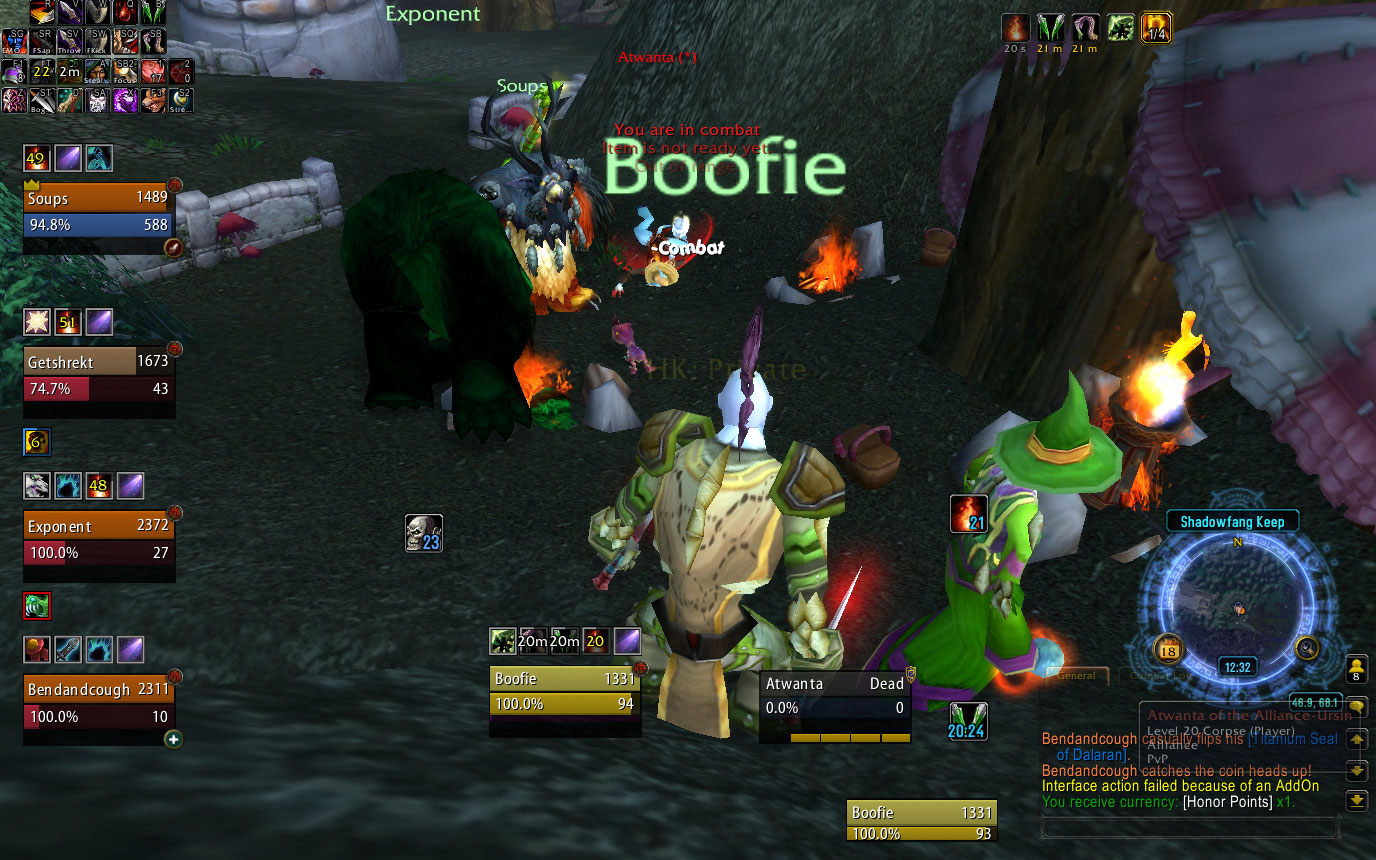Activate the crossed daggers ability labeled Bog
The image size is (1376, 860).
(x=42, y=99)
